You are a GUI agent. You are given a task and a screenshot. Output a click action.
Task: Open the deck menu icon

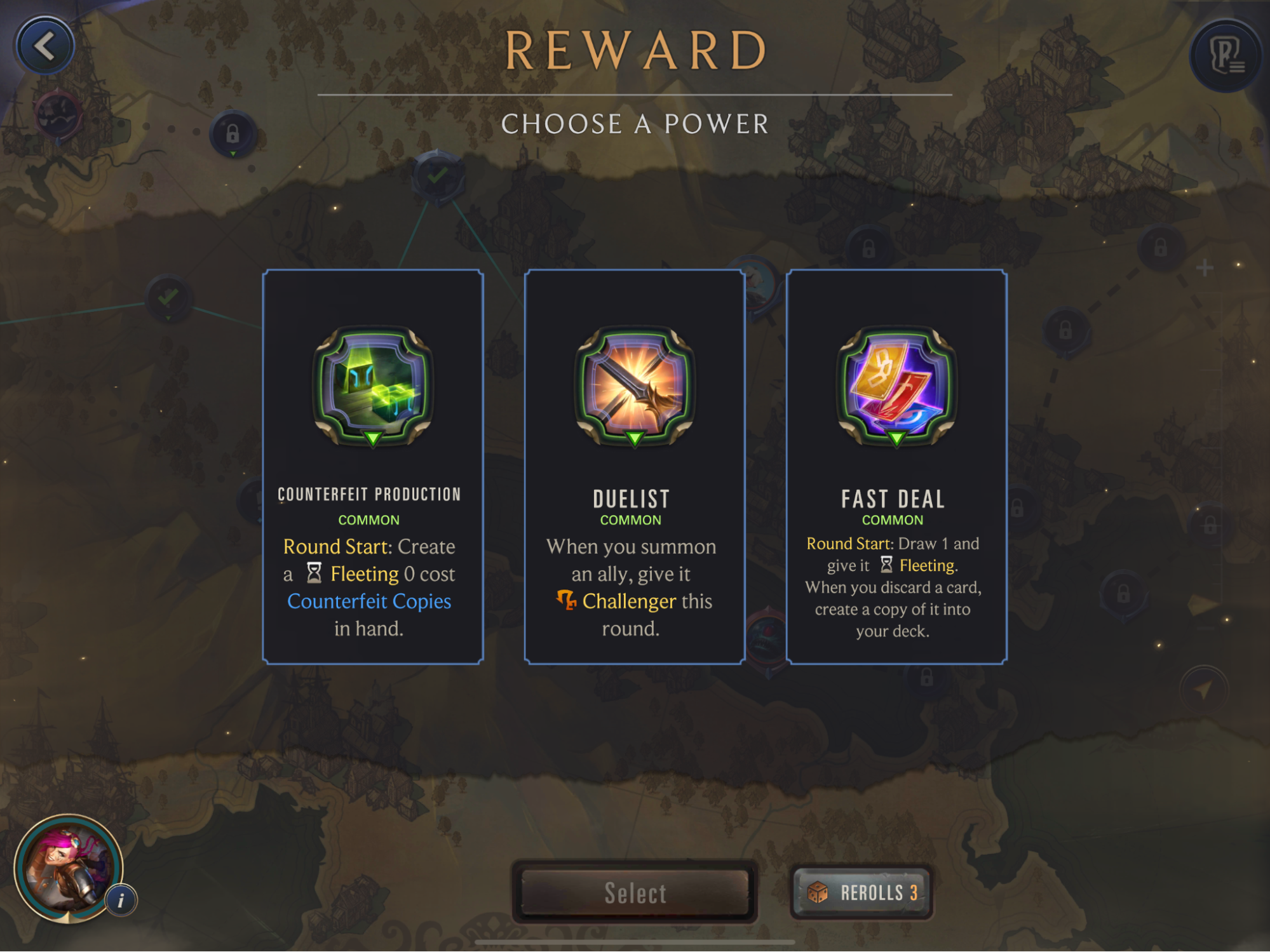pyautogui.click(x=1225, y=56)
